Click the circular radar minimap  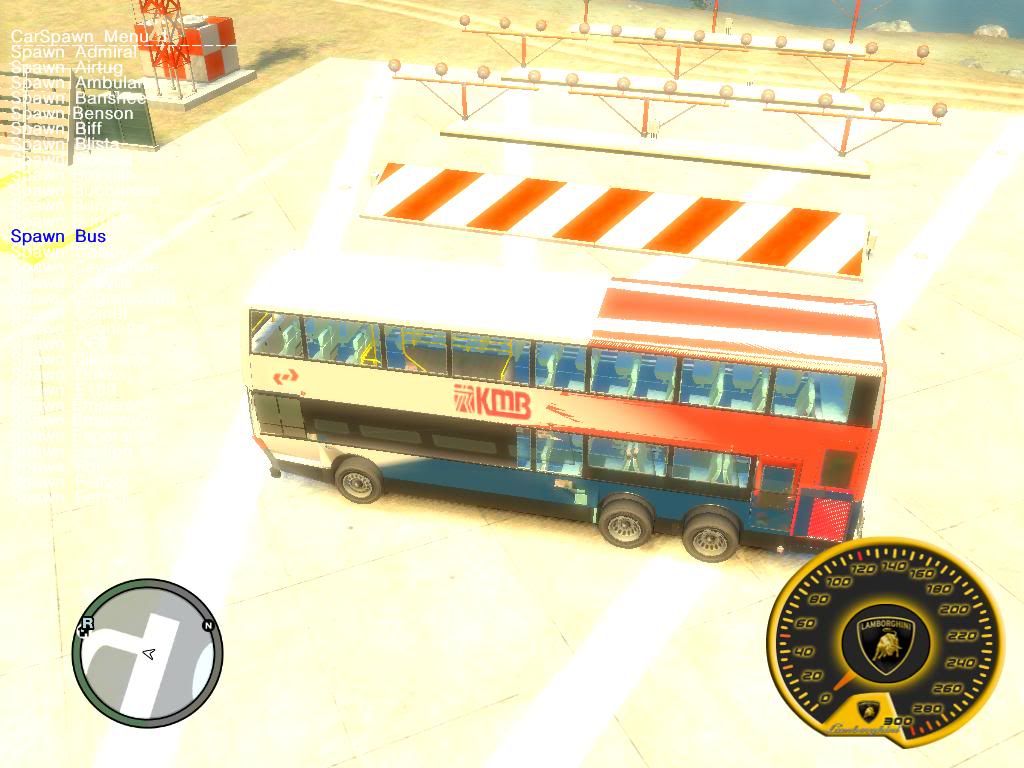[x=147, y=653]
